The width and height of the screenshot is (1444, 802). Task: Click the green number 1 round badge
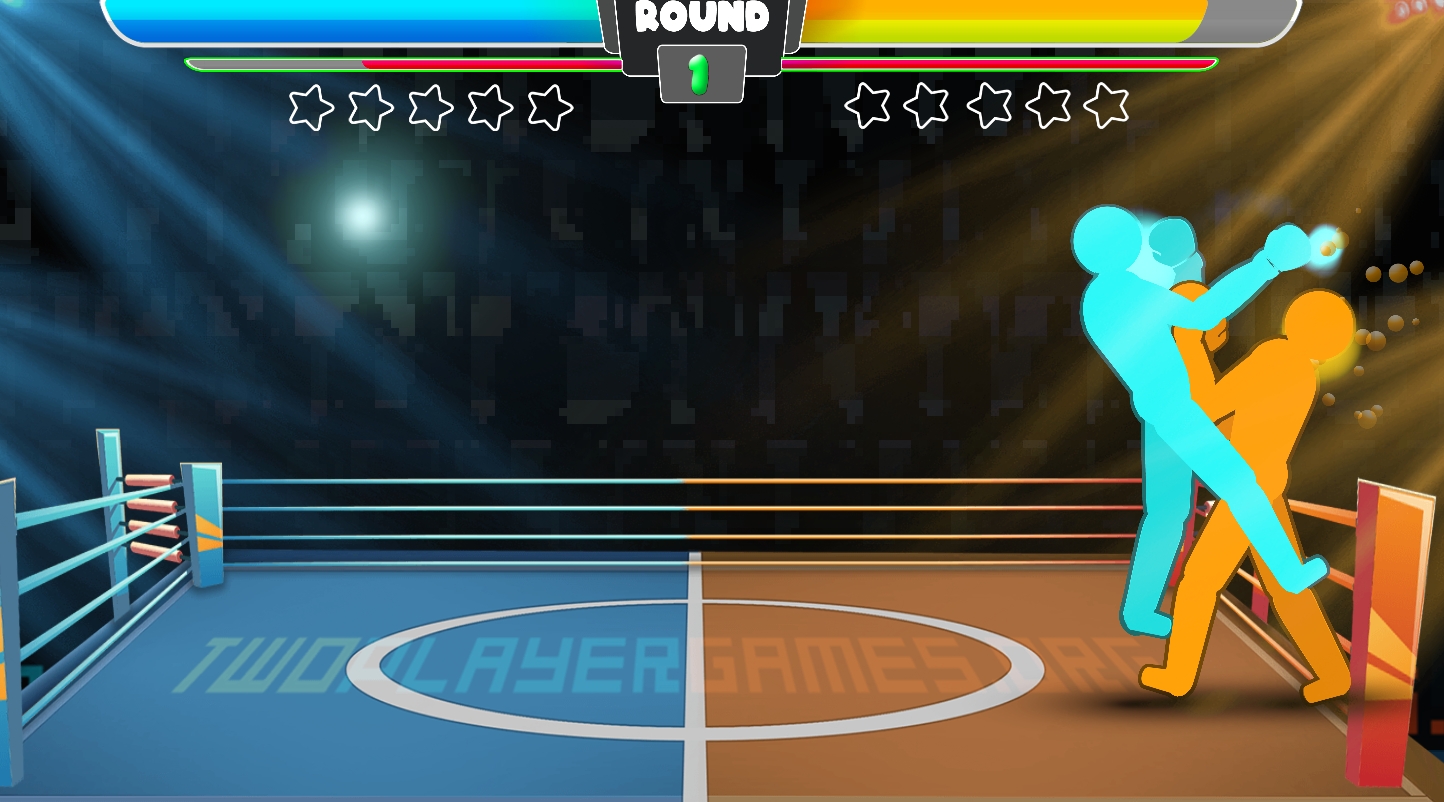pos(700,72)
